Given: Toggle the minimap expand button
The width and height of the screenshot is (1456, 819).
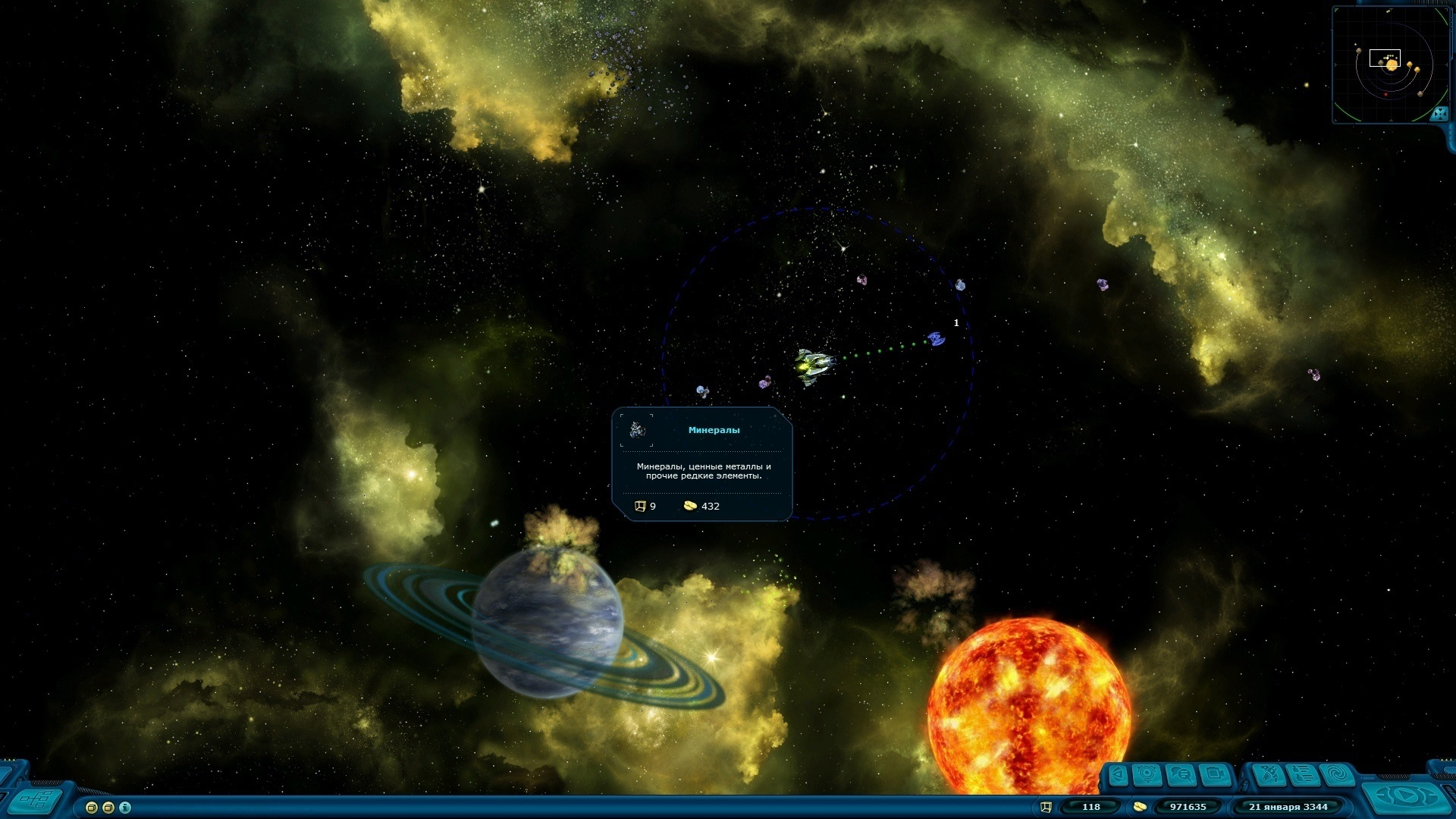Looking at the screenshot, I should [x=1439, y=114].
